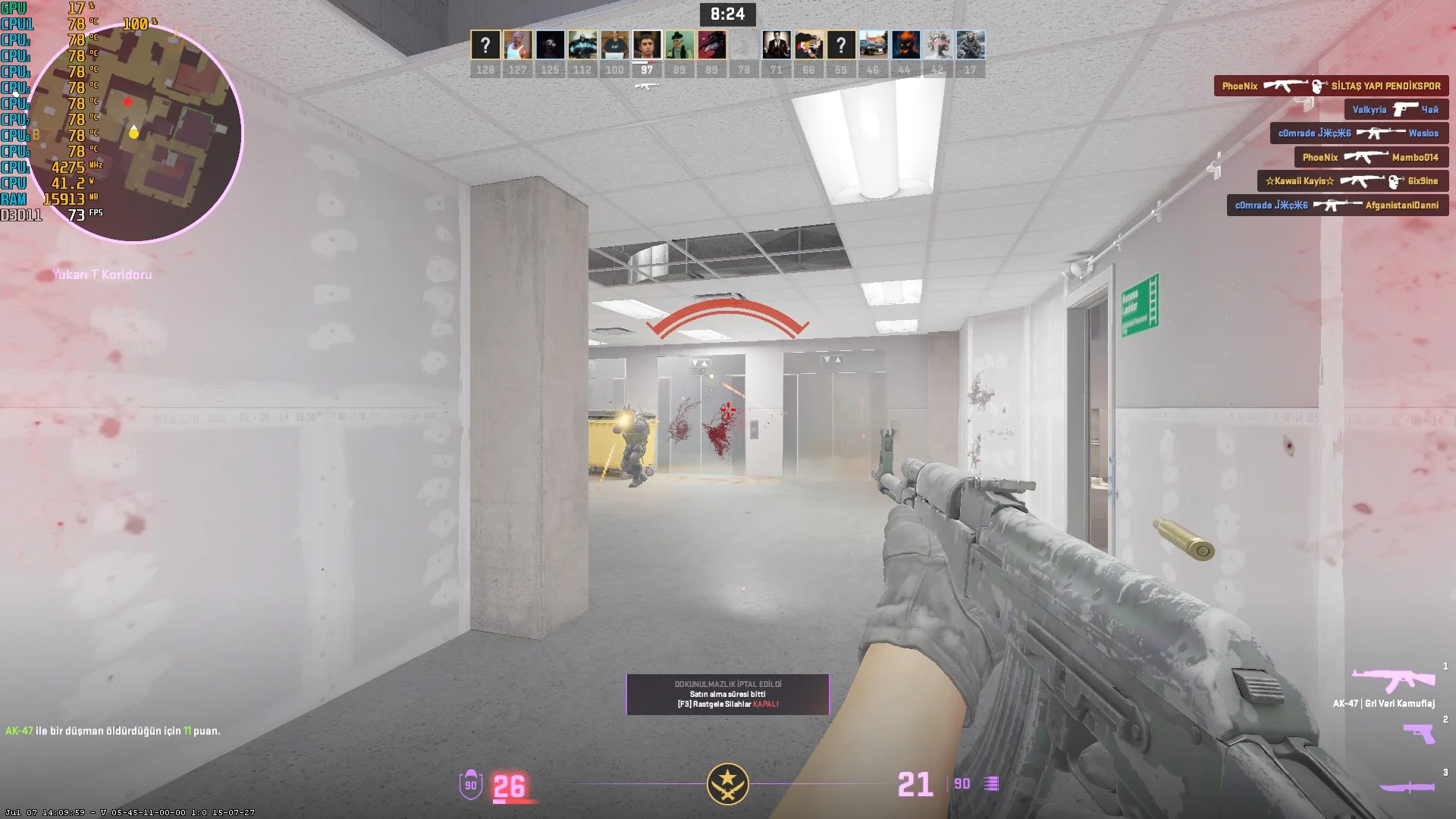Choose the fiery orange demon face avatar
The height and width of the screenshot is (819, 1456).
pos(905,45)
